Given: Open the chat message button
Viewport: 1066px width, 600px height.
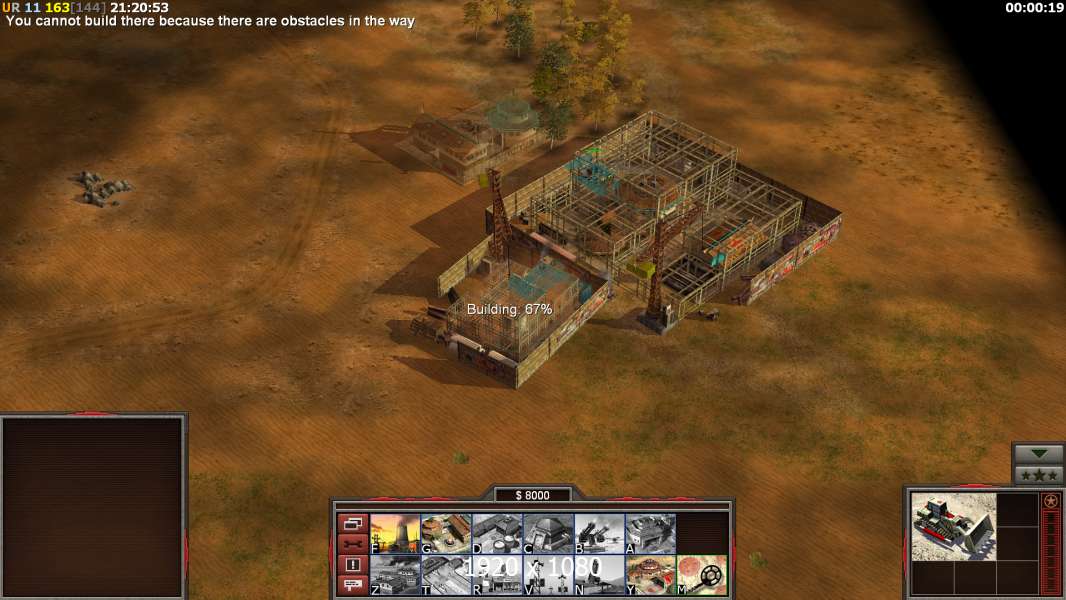Looking at the screenshot, I should [353, 586].
